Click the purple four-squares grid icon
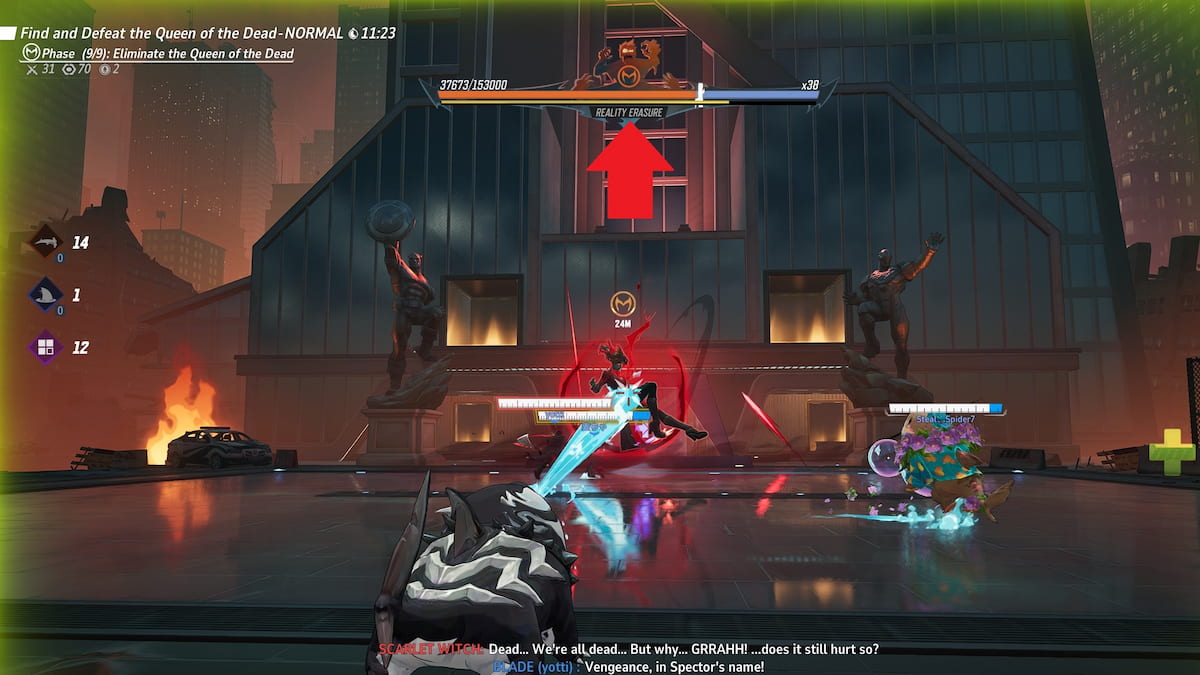The image size is (1200, 675). [x=45, y=348]
